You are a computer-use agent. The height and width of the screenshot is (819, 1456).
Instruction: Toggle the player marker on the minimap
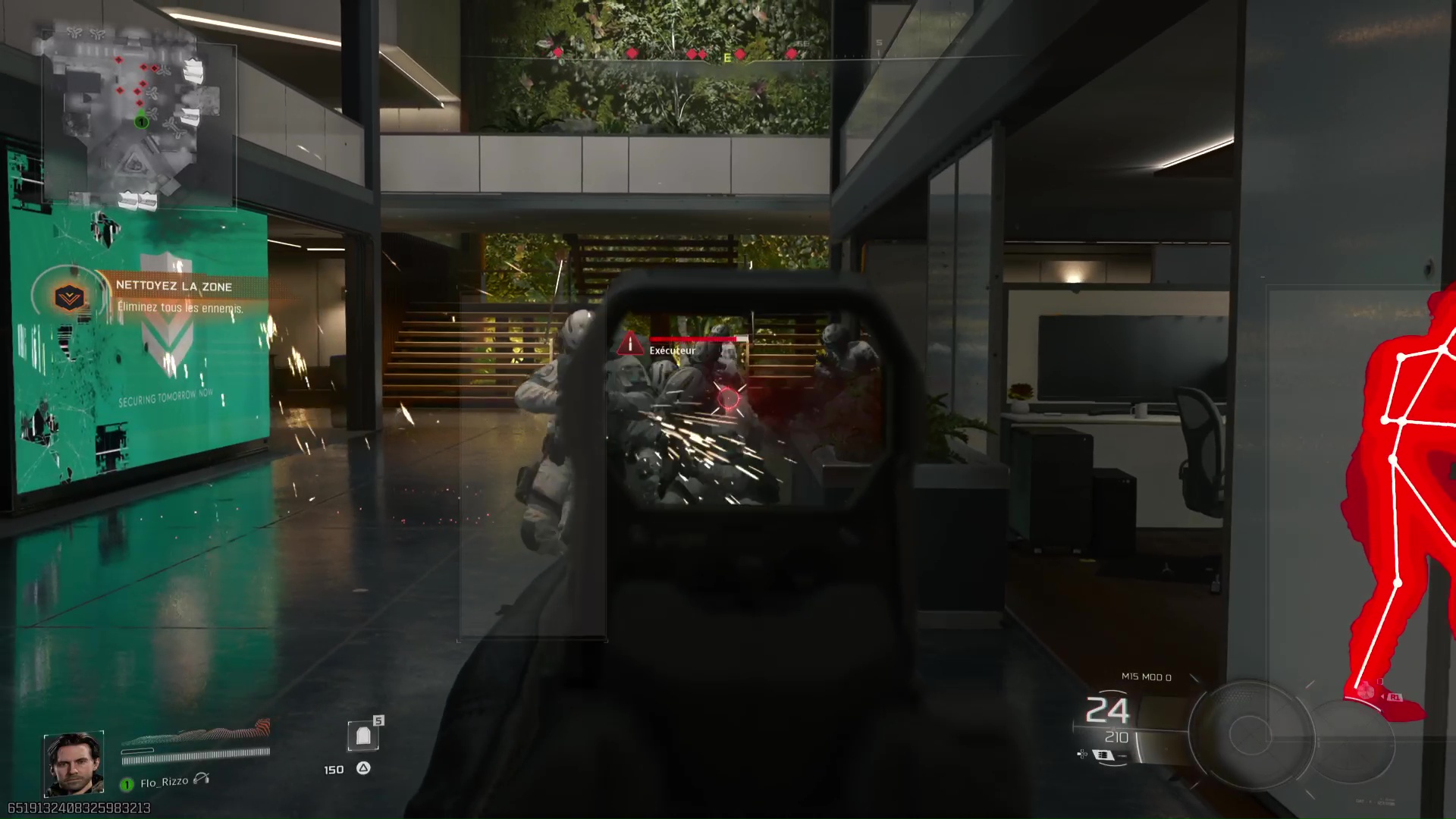(x=140, y=121)
